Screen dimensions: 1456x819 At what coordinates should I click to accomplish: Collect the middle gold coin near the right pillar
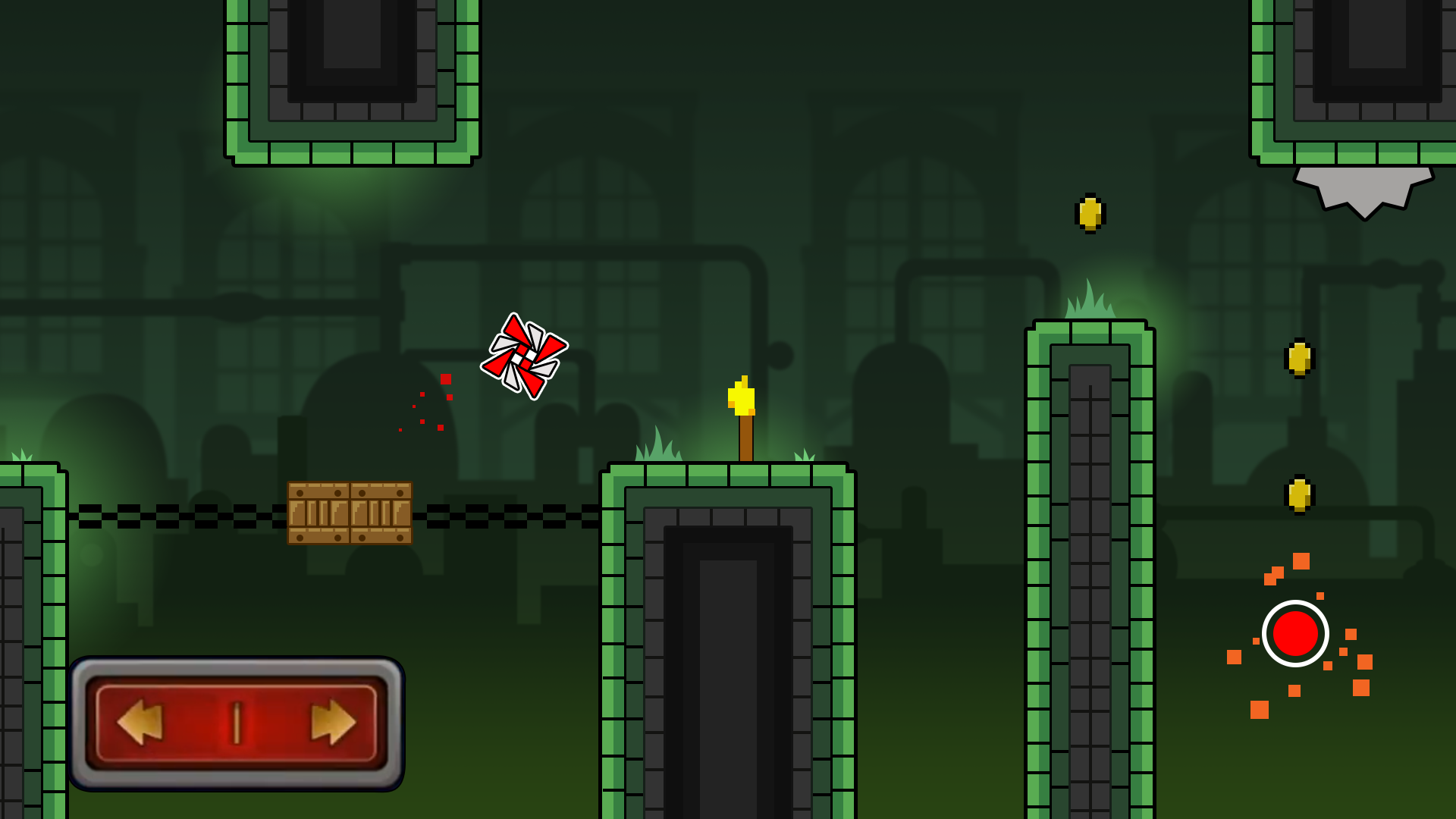pyautogui.click(x=1298, y=357)
